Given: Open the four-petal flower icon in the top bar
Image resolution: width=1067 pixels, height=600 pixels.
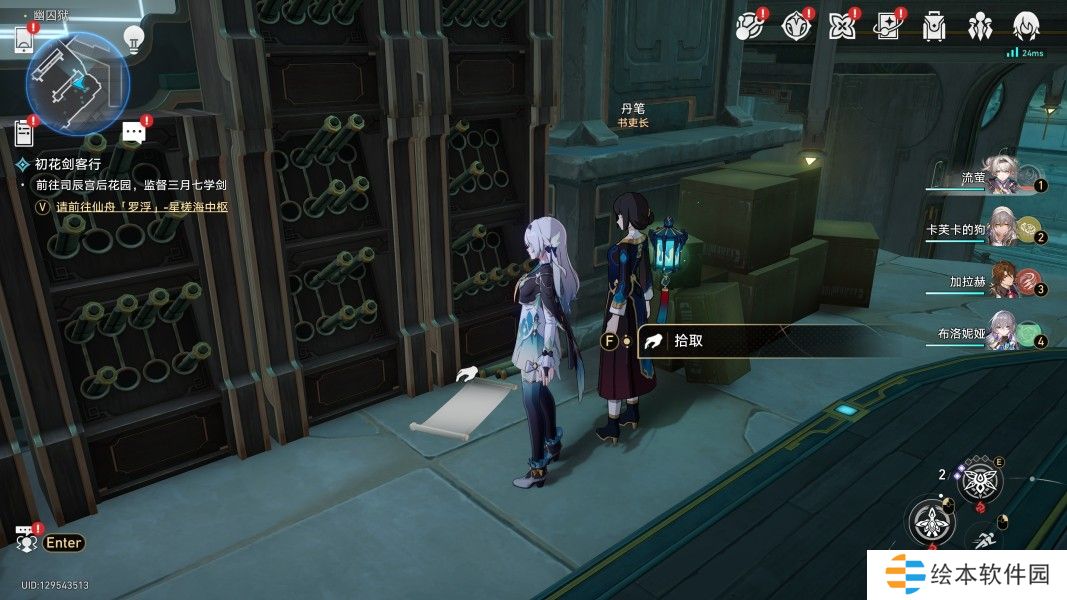Looking at the screenshot, I should [x=841, y=27].
